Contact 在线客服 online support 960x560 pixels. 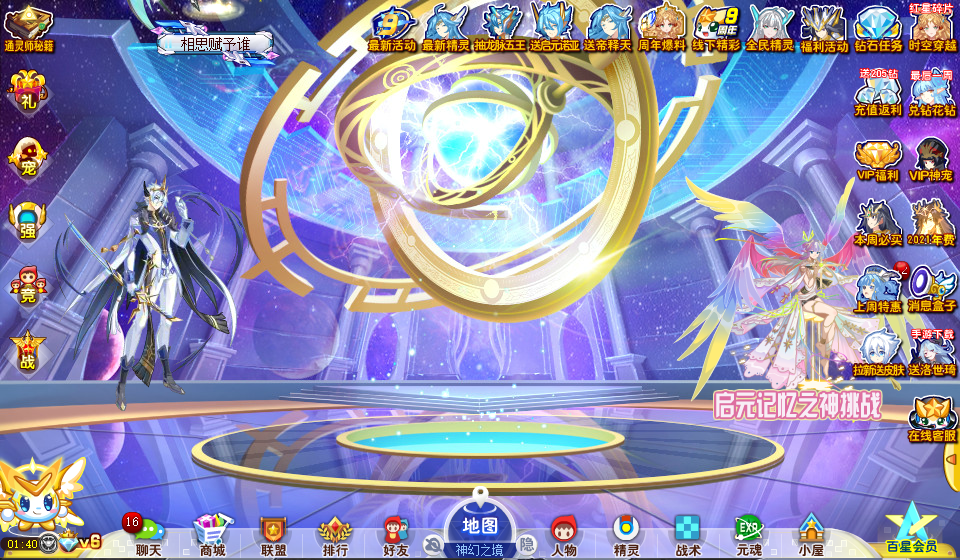(932, 418)
